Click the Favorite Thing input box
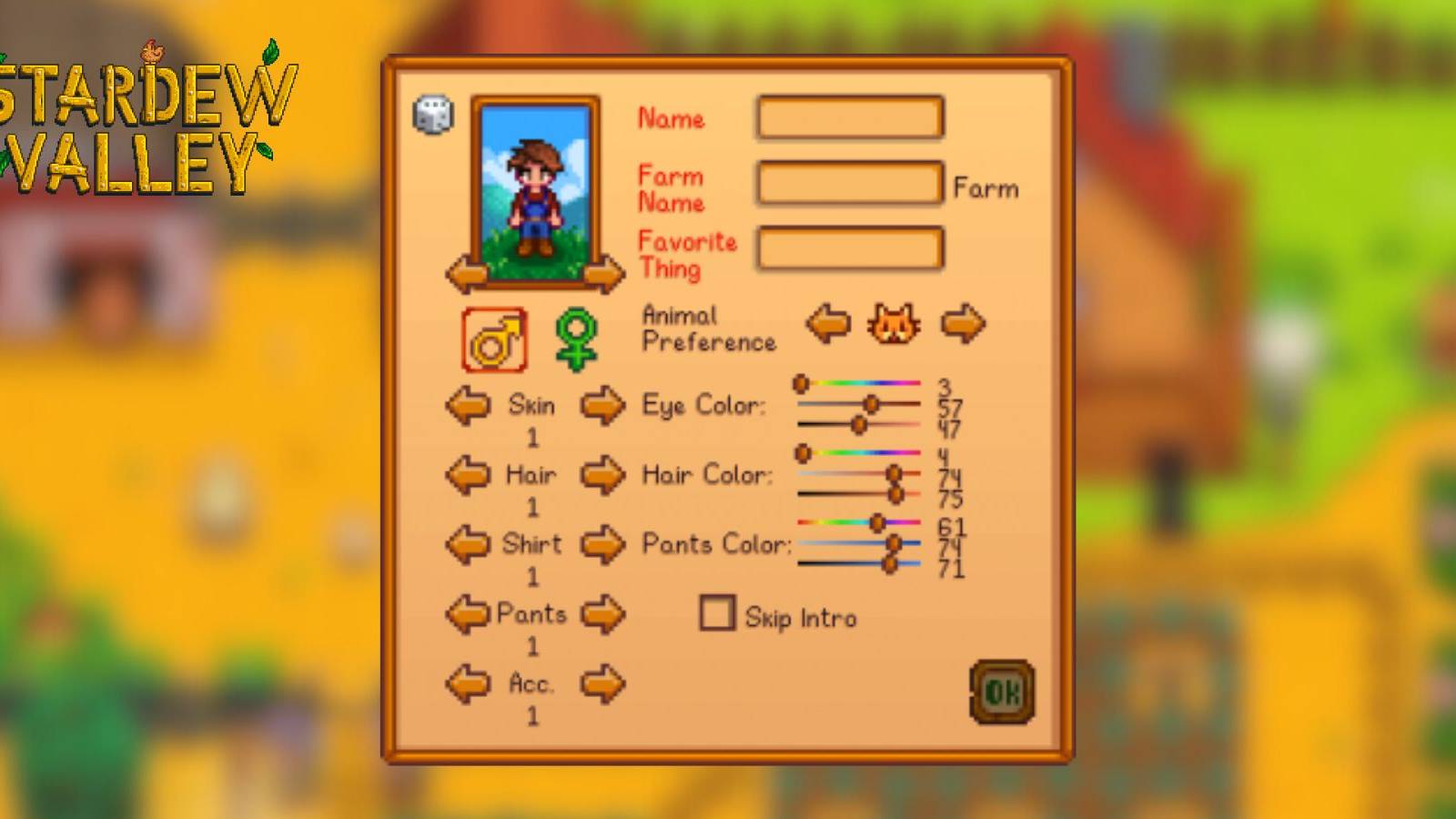Viewport: 1456px width, 819px height. click(x=848, y=248)
